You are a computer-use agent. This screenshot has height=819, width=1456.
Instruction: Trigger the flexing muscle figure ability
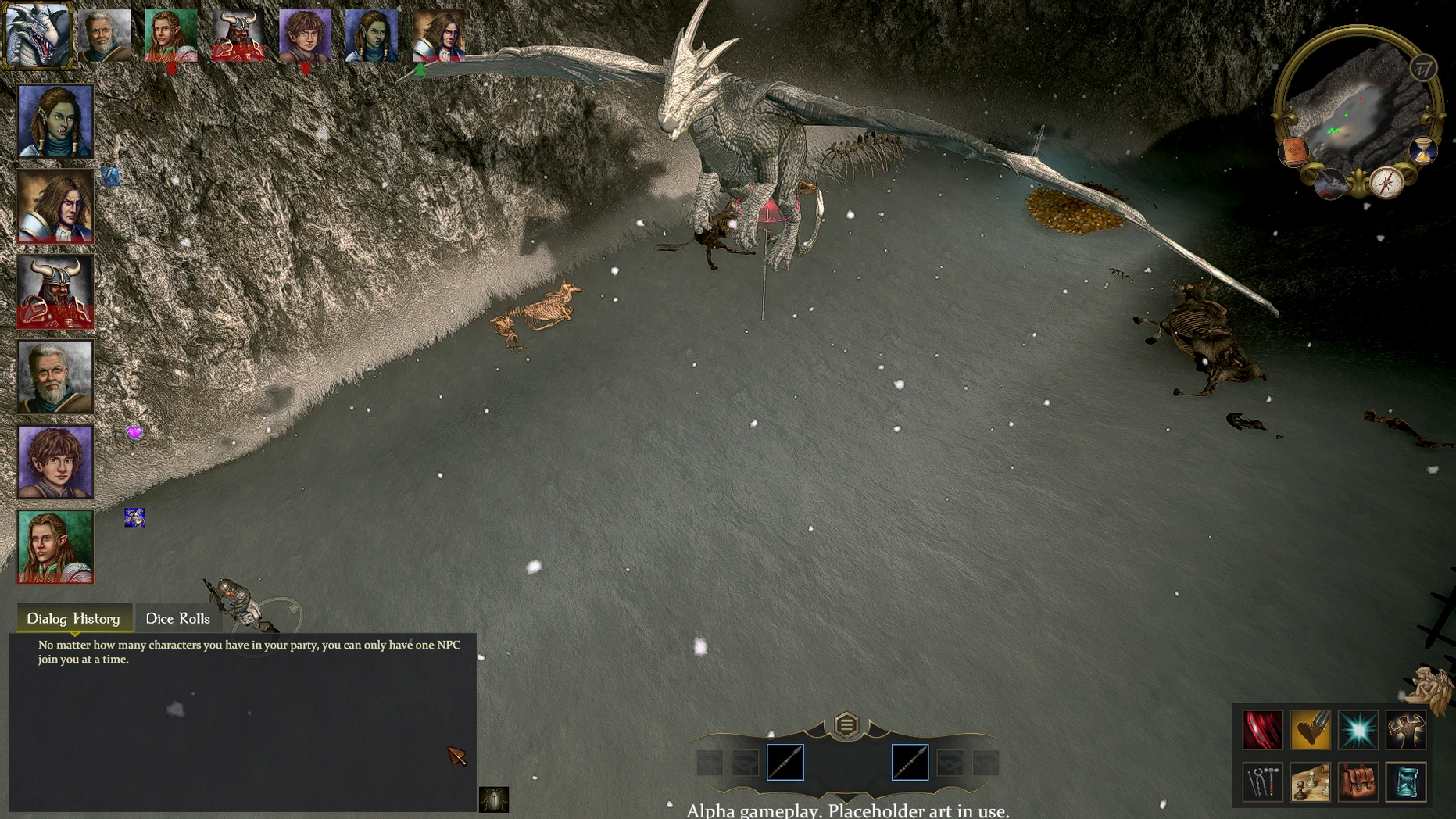tap(1406, 730)
